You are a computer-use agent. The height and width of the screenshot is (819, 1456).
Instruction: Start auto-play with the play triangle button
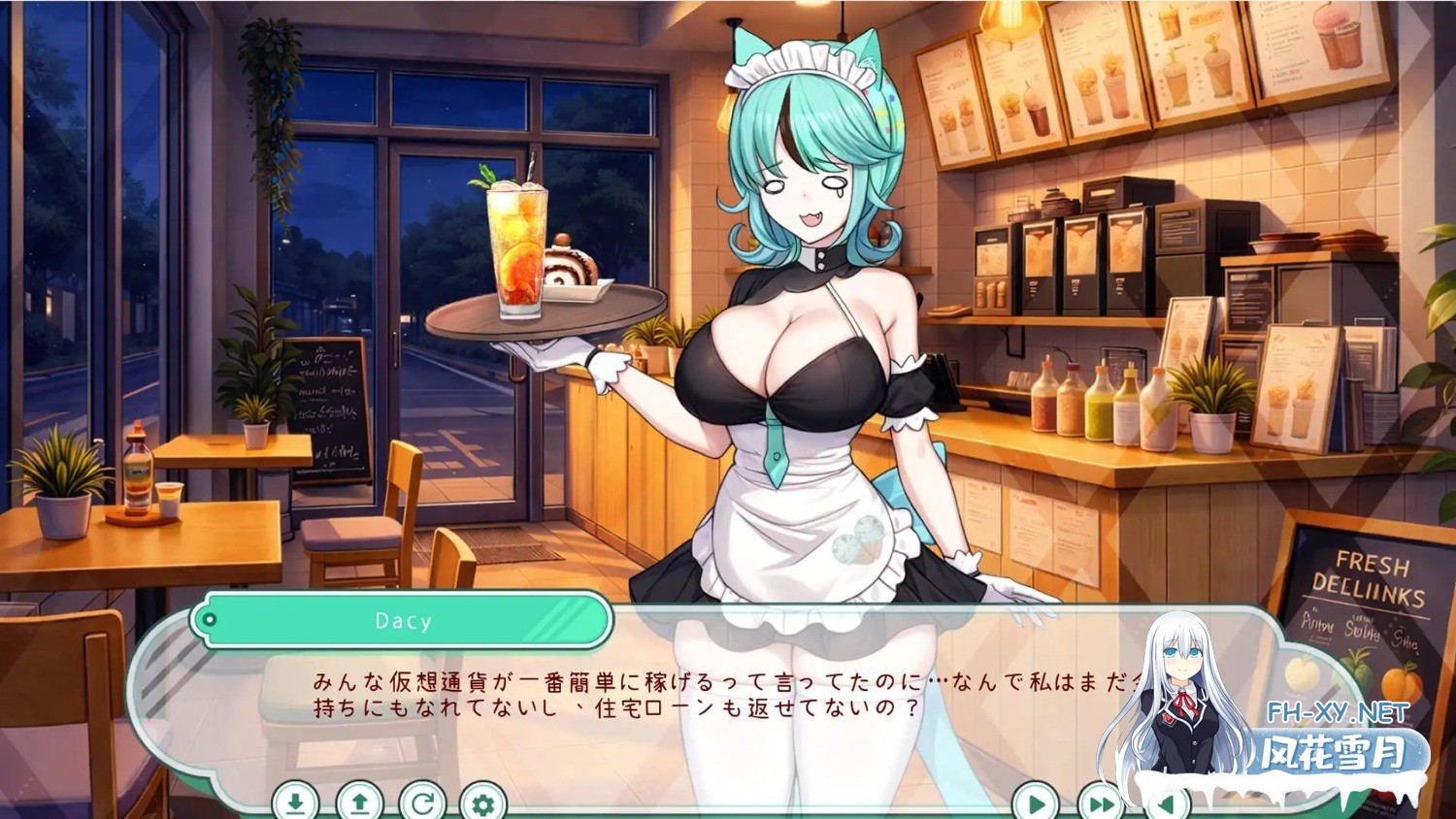pos(1035,803)
